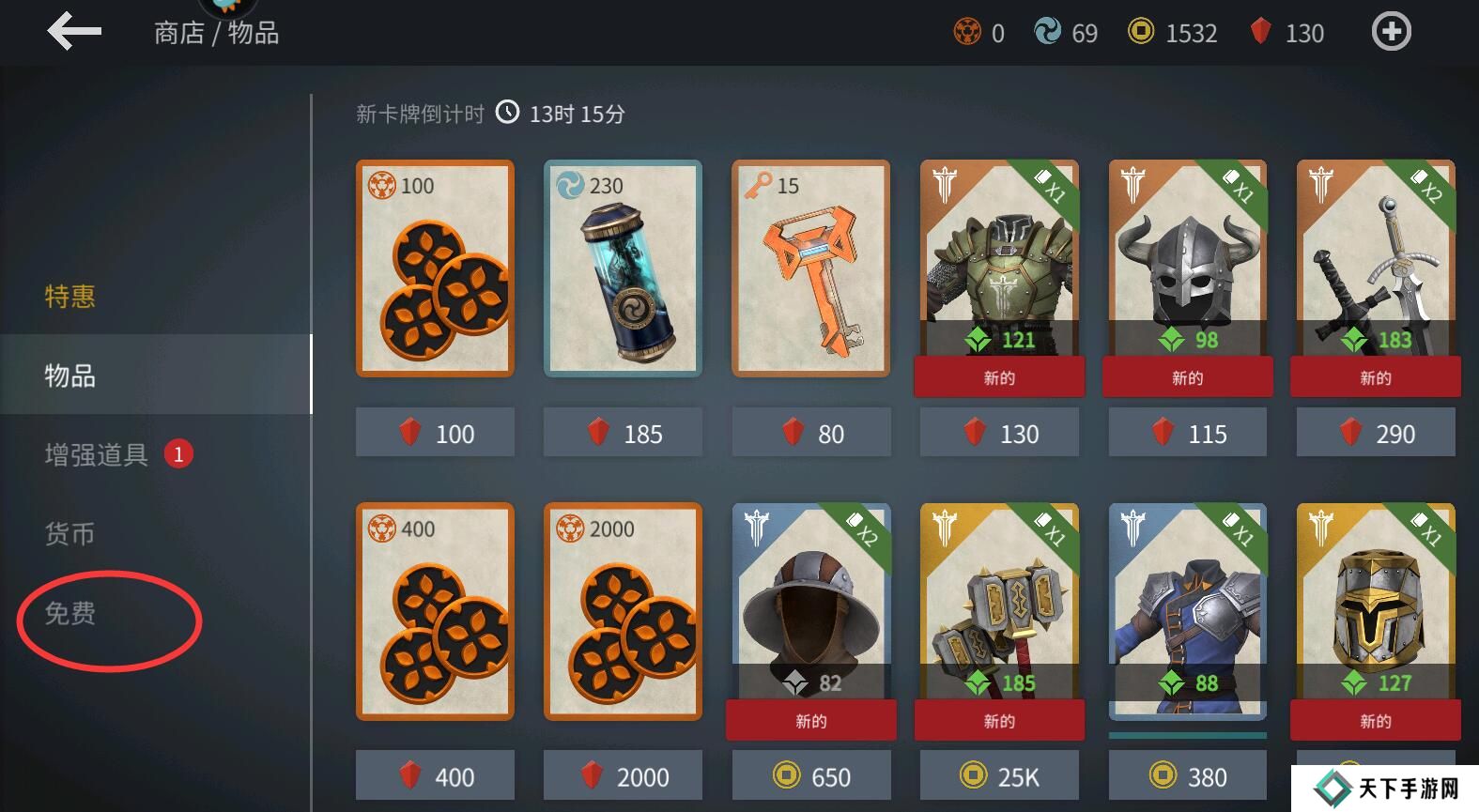Buy key pack for 80 gems
The image size is (1479, 812).
[x=811, y=433]
